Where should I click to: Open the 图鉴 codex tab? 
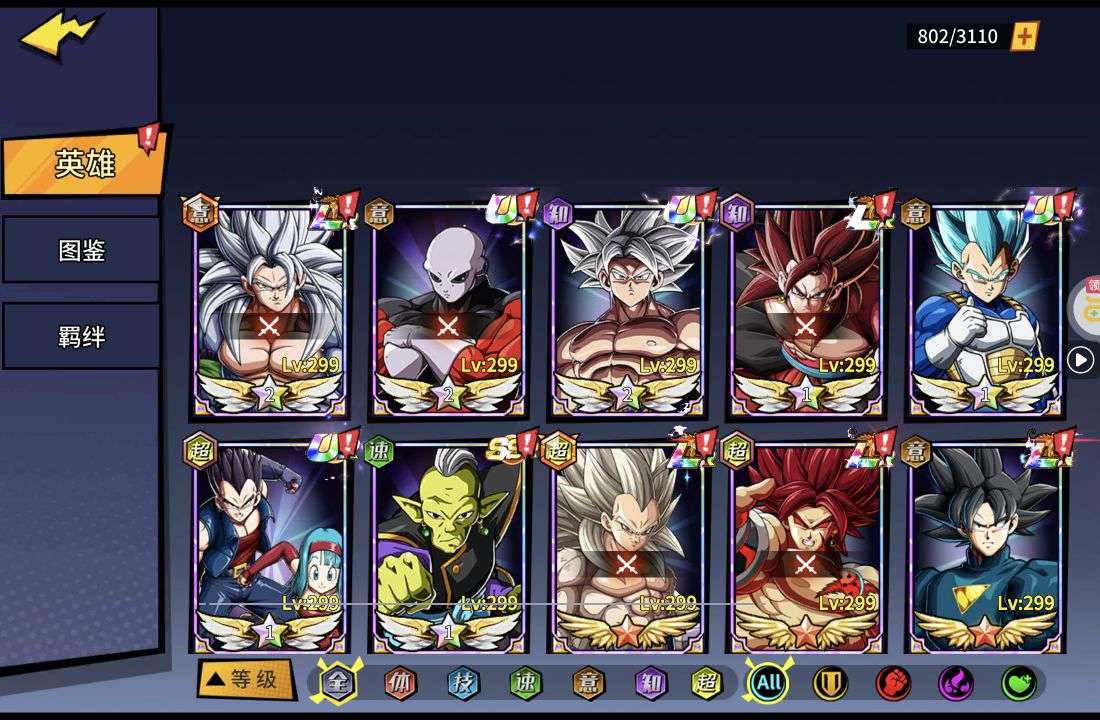[81, 250]
